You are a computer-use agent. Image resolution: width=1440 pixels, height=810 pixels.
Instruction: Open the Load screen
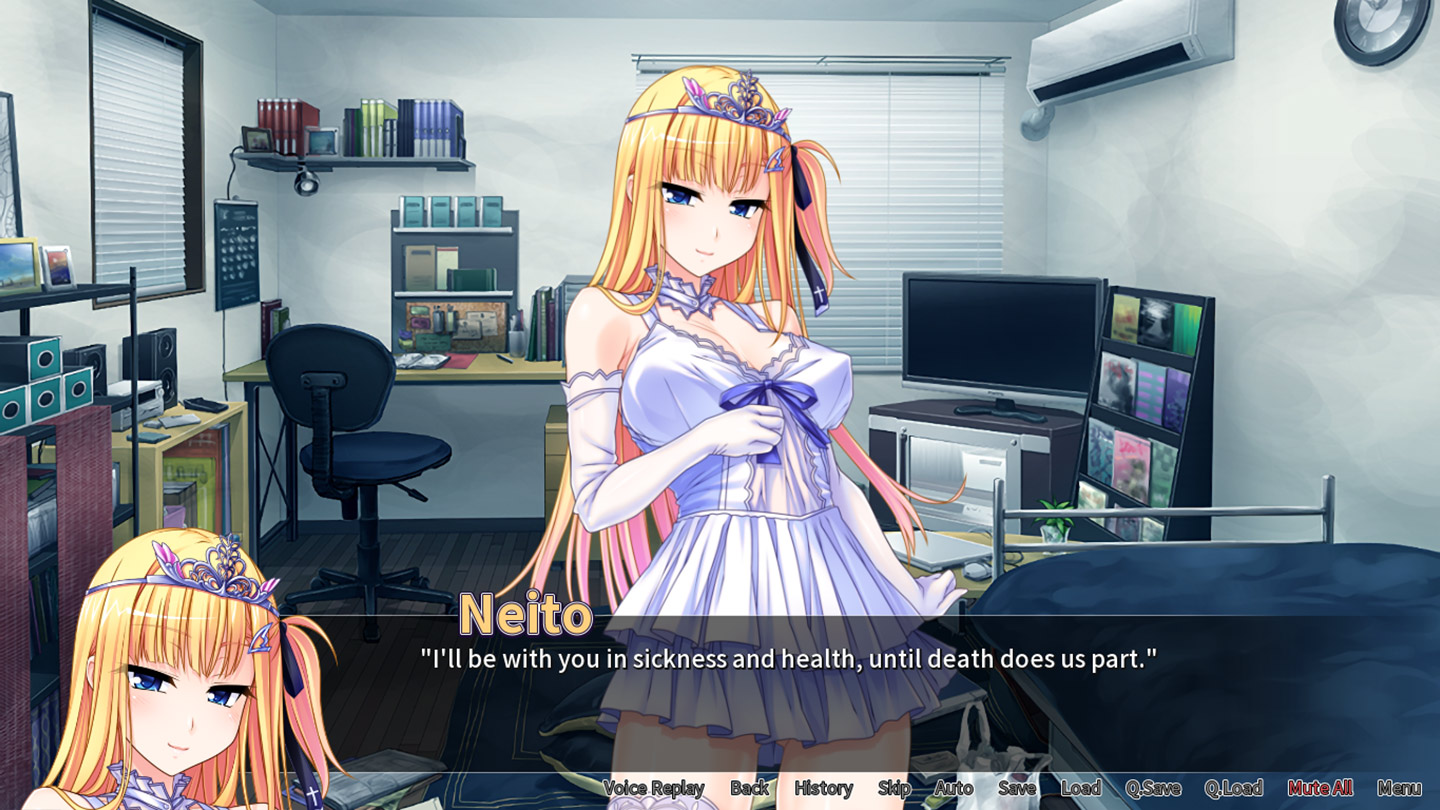1080,788
